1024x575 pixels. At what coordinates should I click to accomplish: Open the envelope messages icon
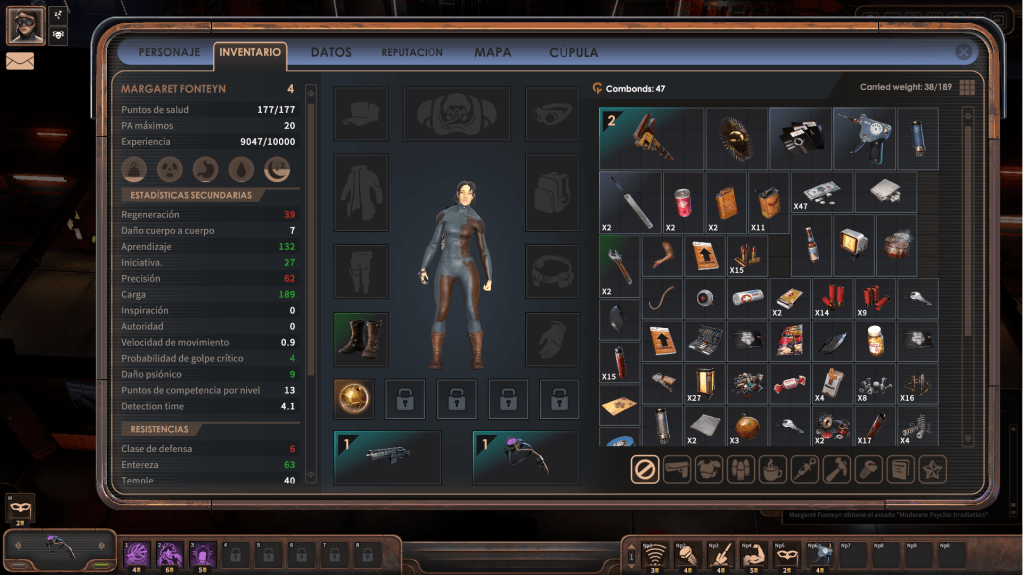(20, 61)
